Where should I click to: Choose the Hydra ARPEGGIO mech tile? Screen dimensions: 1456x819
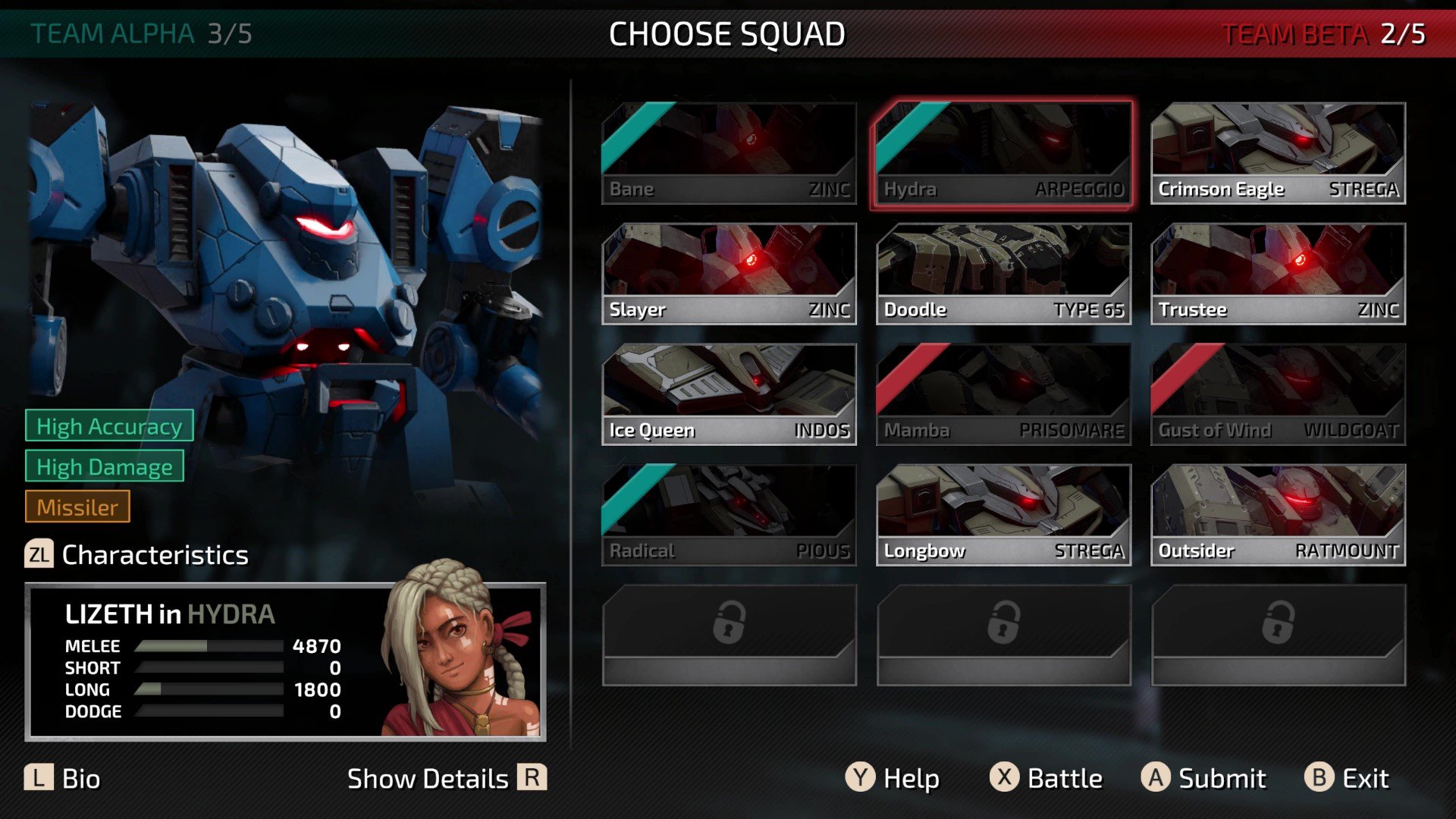1003,153
